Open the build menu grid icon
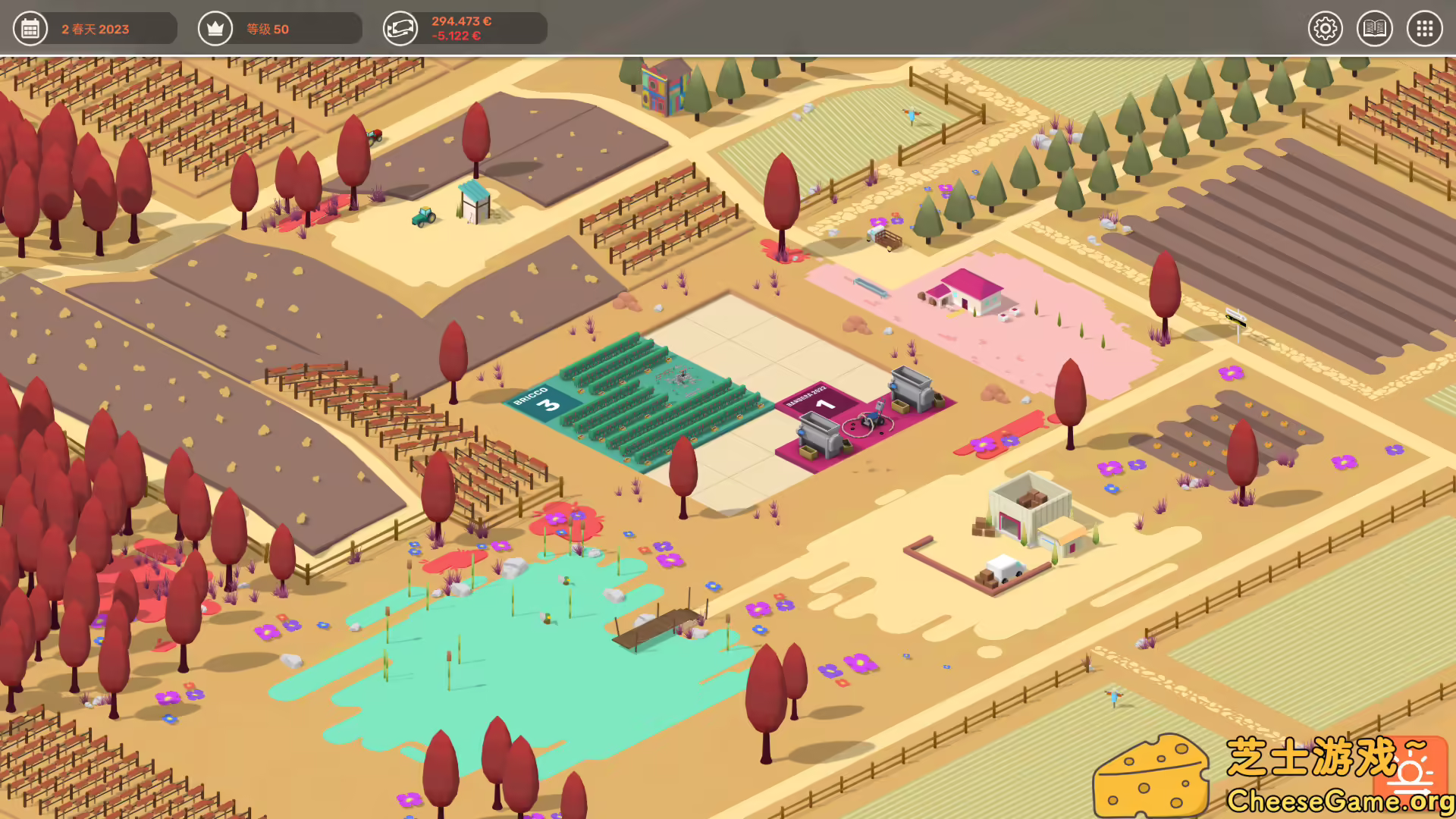 coord(1424,28)
